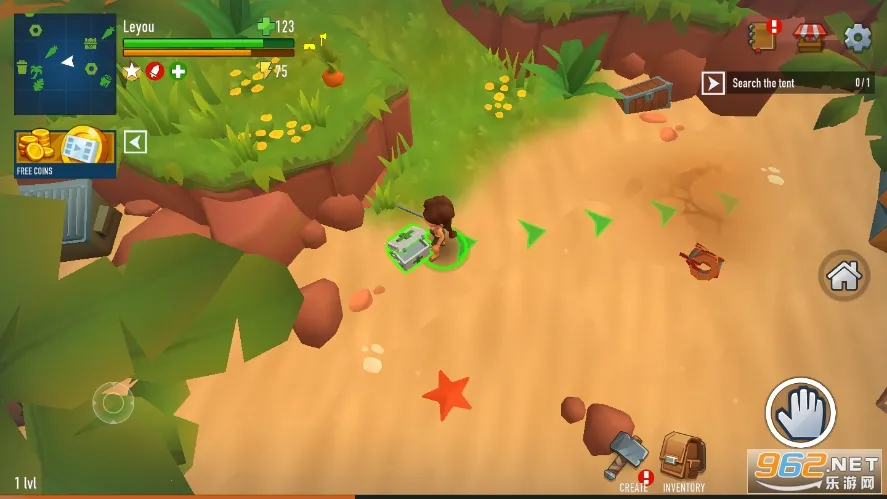The image size is (887, 499).
Task: Tap the star status icon
Action: pyautogui.click(x=132, y=71)
